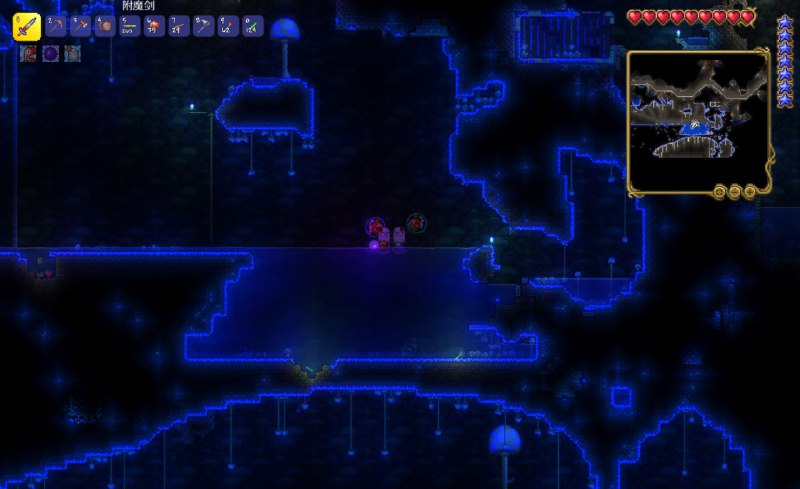Choose the silver axe in slot 8
Viewport: 800px width, 489px height.
tap(204, 26)
